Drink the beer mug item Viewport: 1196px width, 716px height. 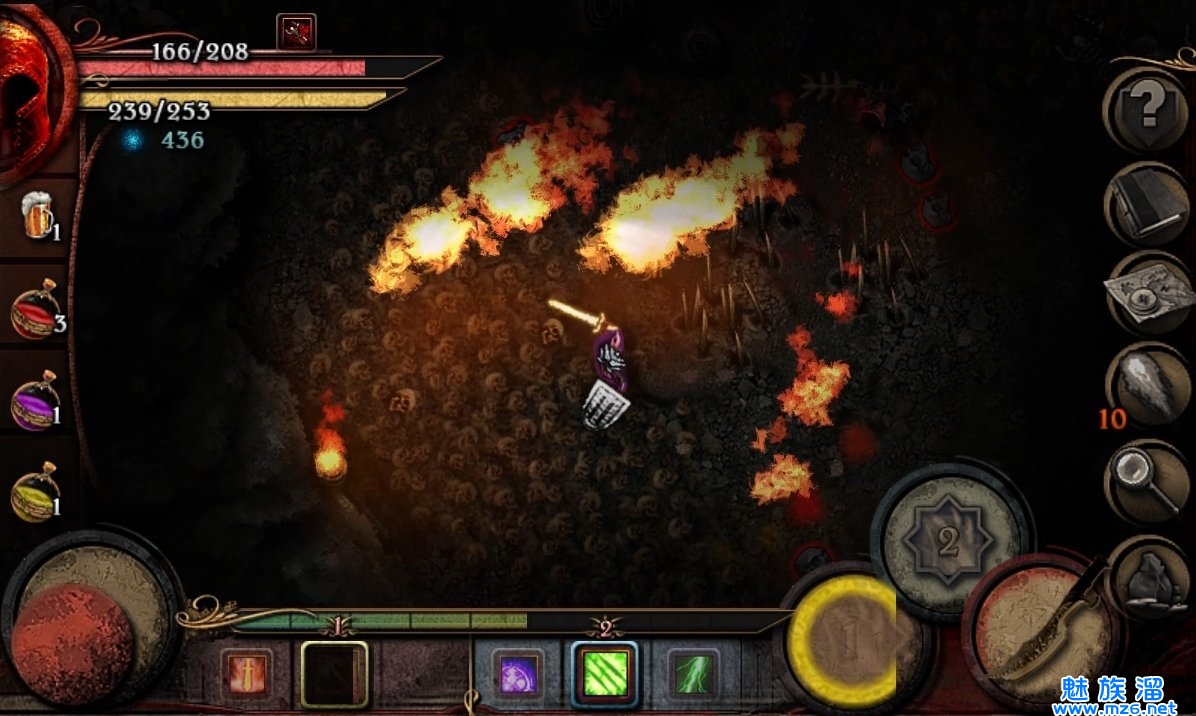tap(38, 218)
